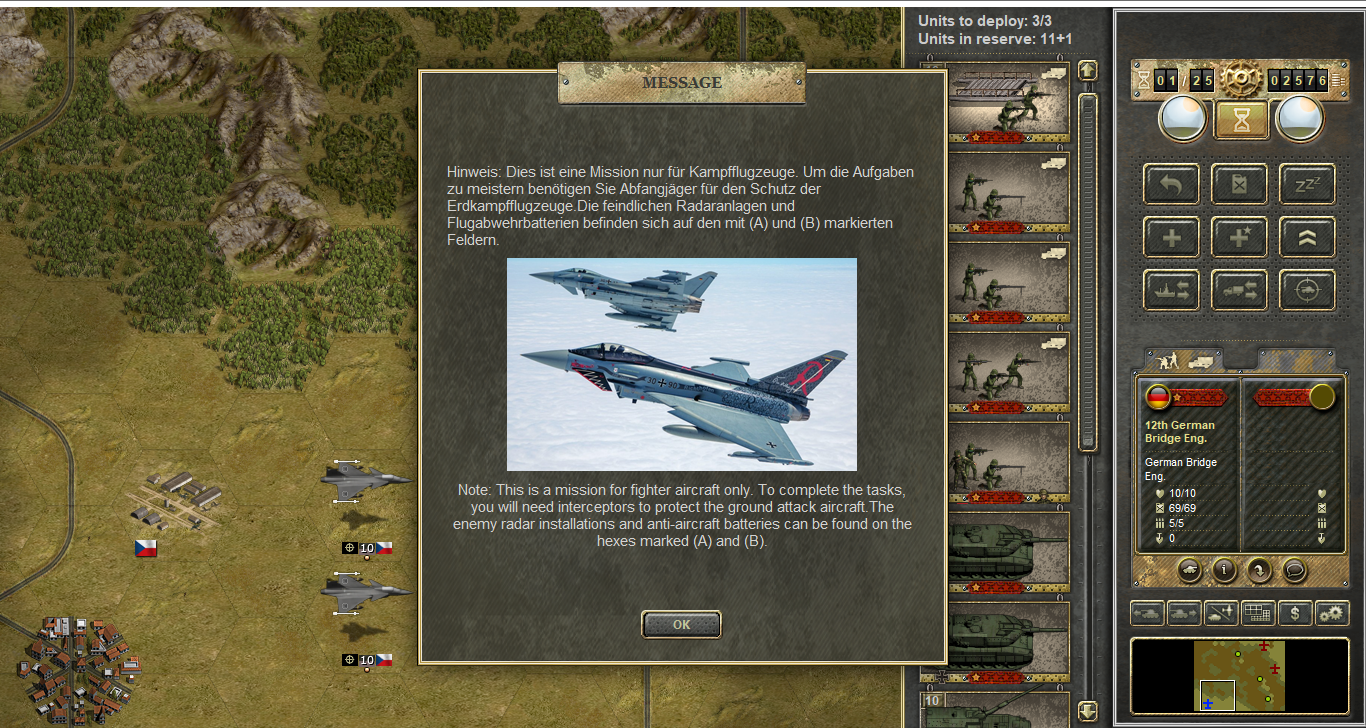
Task: Open the dollar sign purchase screen
Action: [x=1295, y=613]
